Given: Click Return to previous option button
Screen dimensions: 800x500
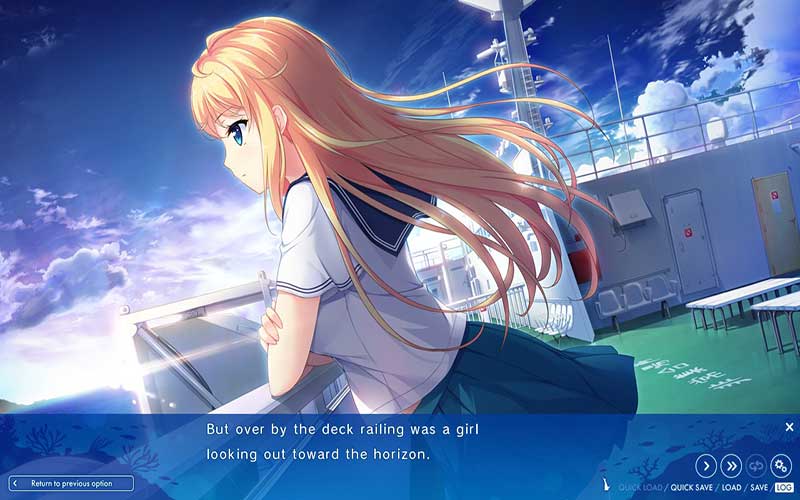Looking at the screenshot, I should [68, 484].
